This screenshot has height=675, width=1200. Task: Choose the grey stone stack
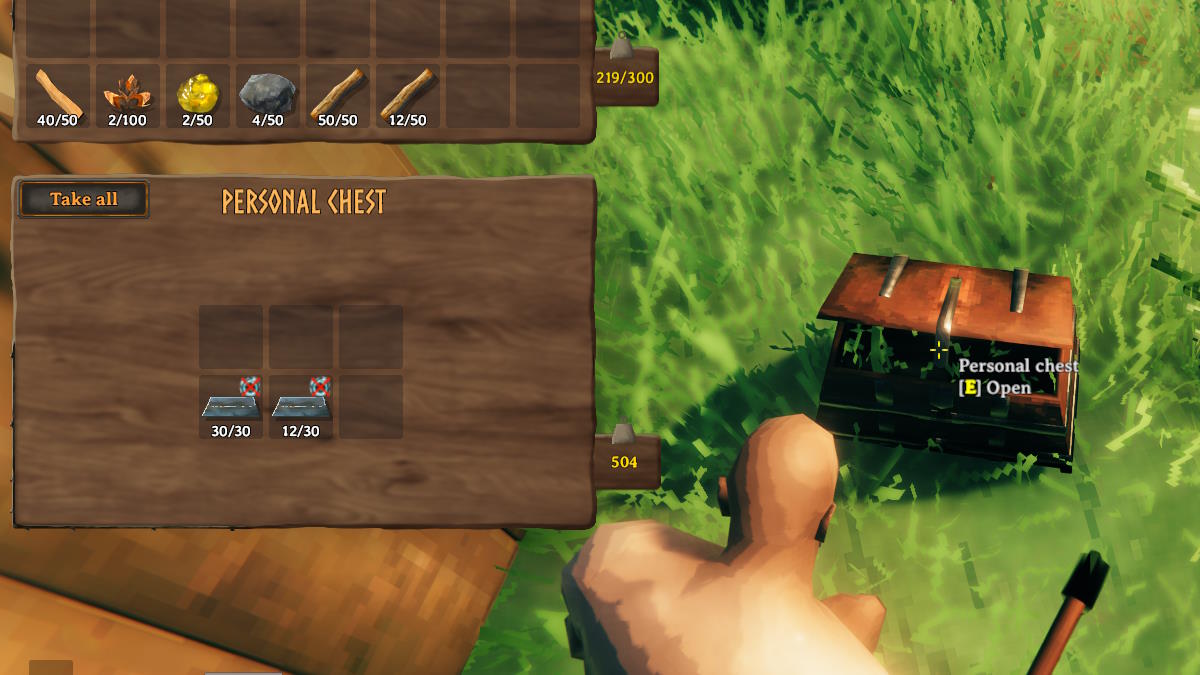point(267,96)
